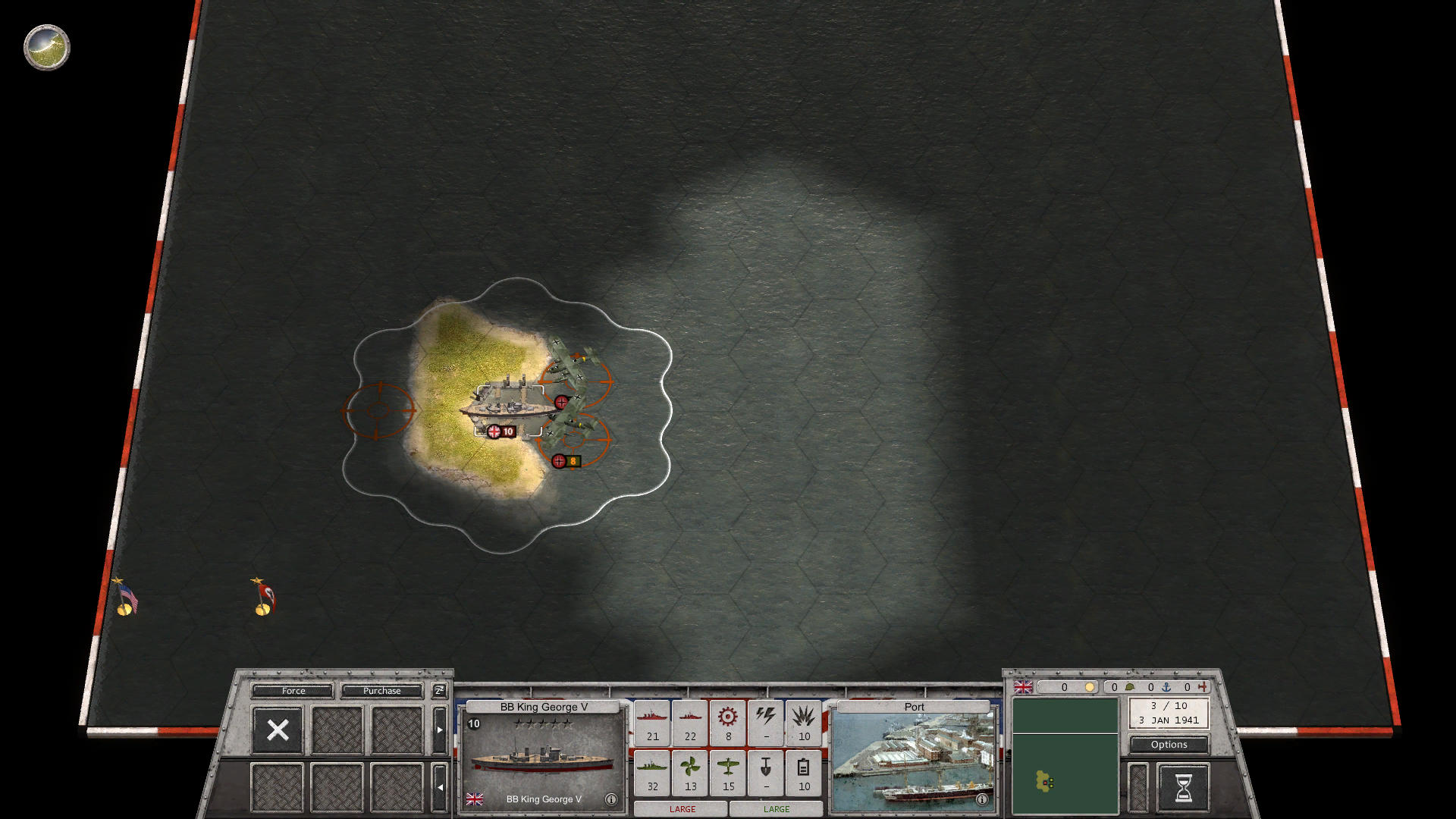Open the Purchase tab

tap(382, 691)
